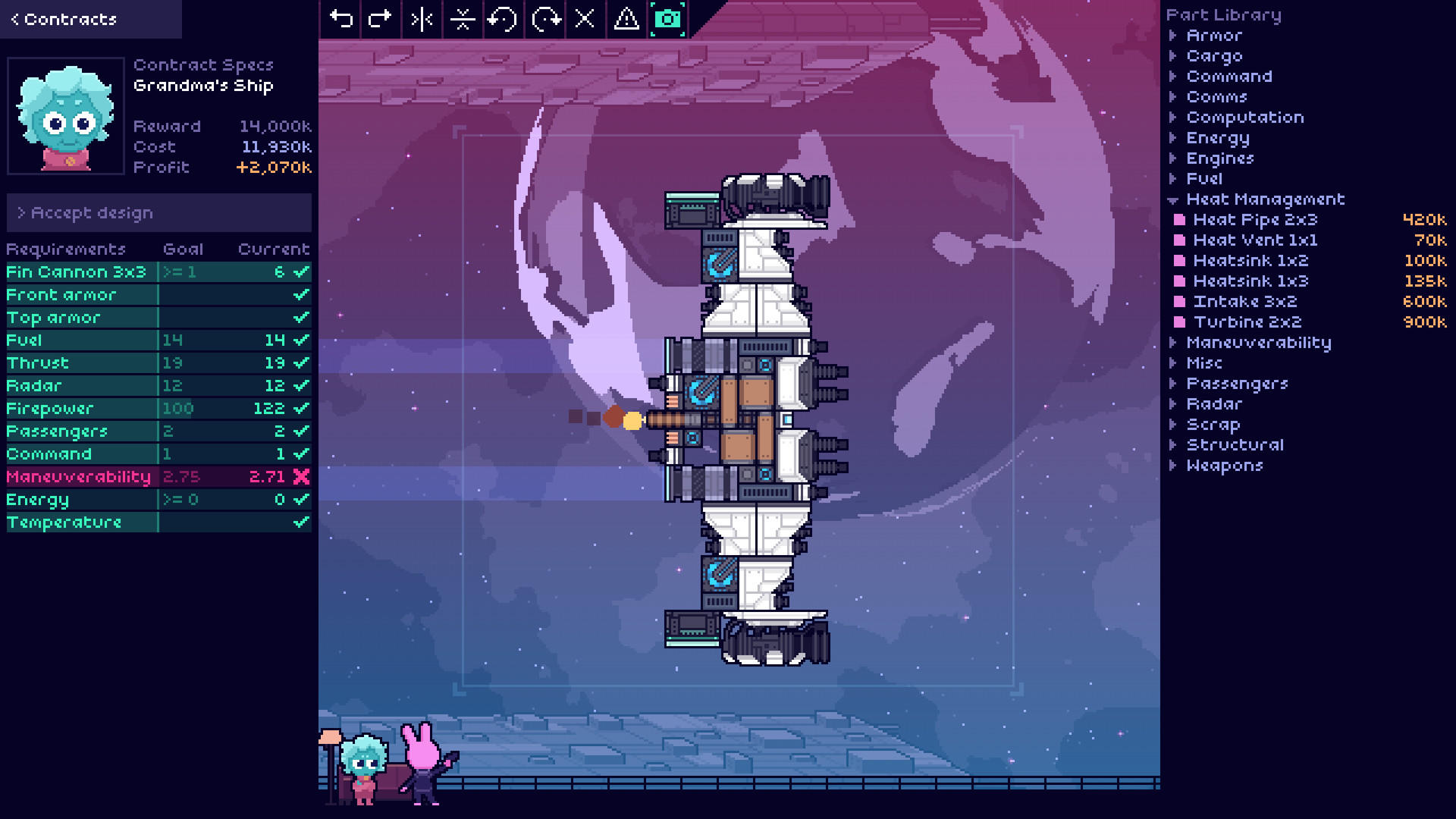This screenshot has height=819, width=1456.
Task: Click the Redo icon in the toolbar
Action: [x=380, y=19]
